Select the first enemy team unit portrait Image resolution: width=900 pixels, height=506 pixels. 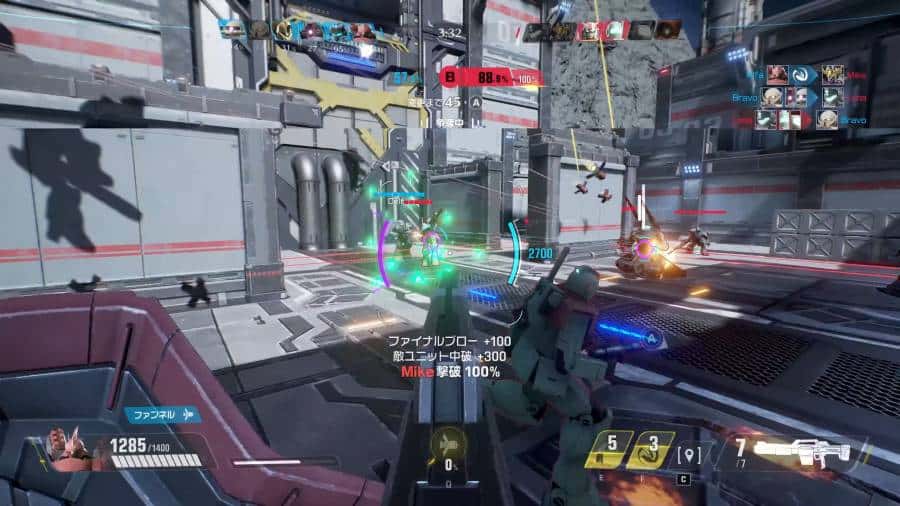(x=535, y=31)
